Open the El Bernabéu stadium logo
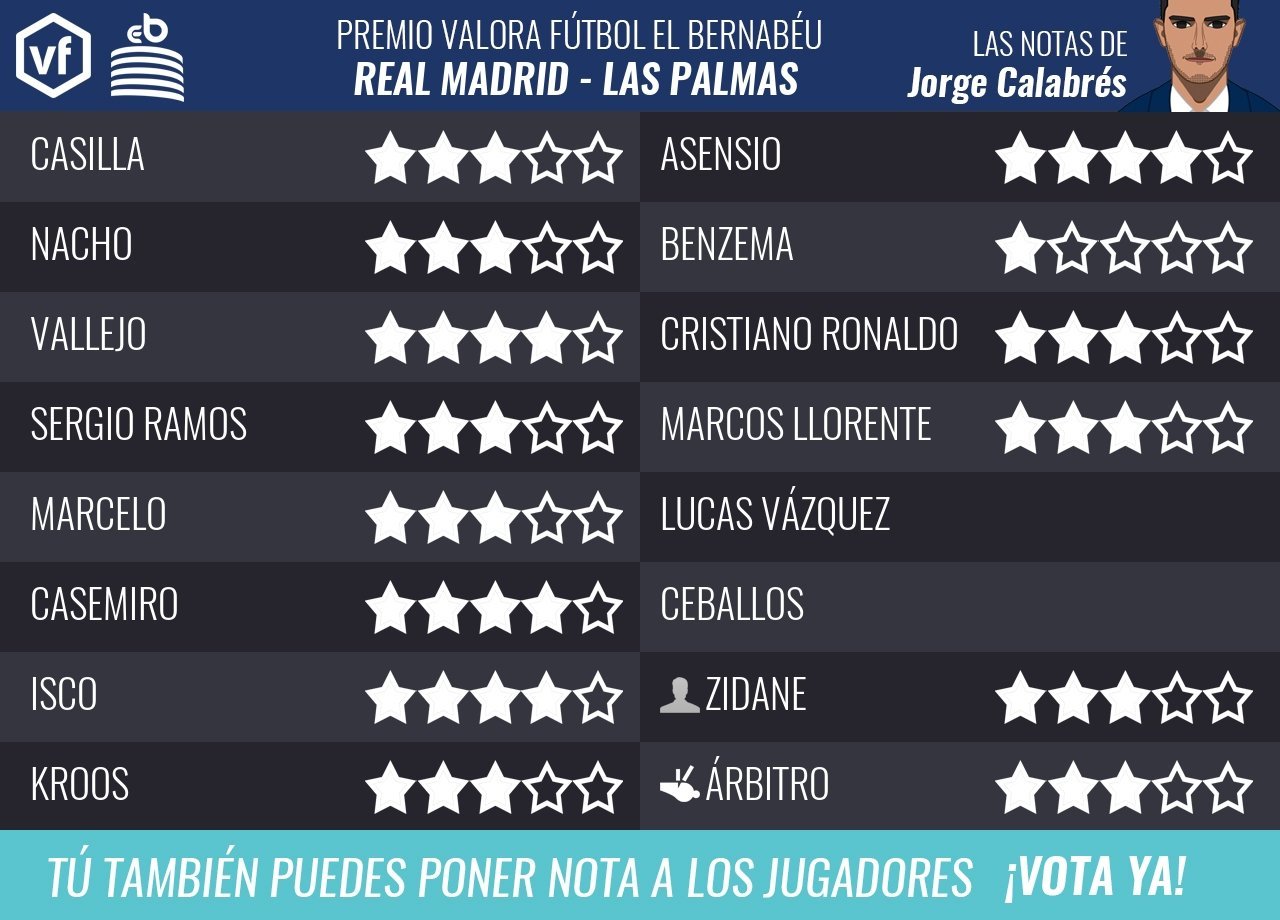This screenshot has width=1280, height=920. pyautogui.click(x=147, y=58)
